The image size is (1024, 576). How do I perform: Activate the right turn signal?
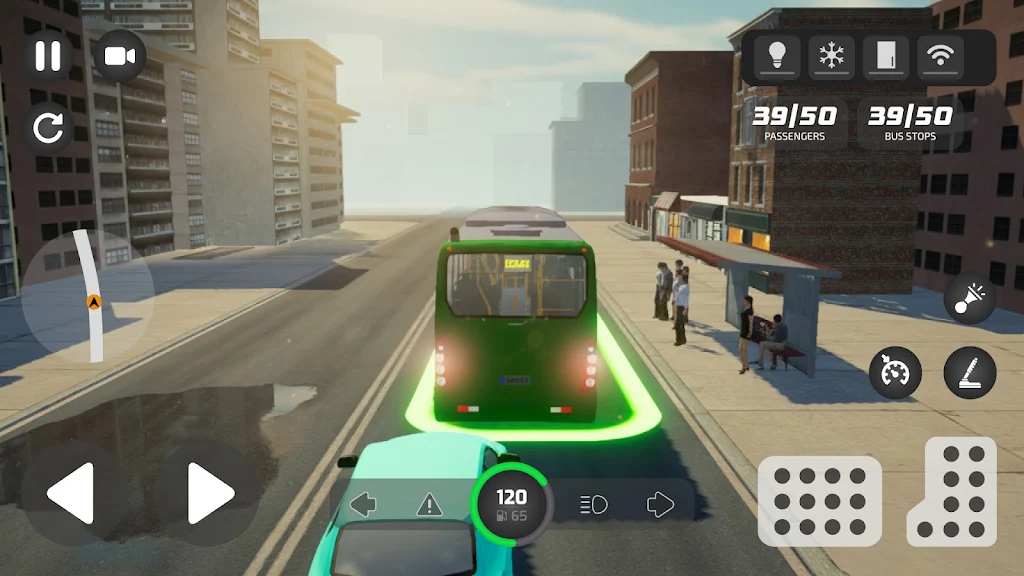660,504
